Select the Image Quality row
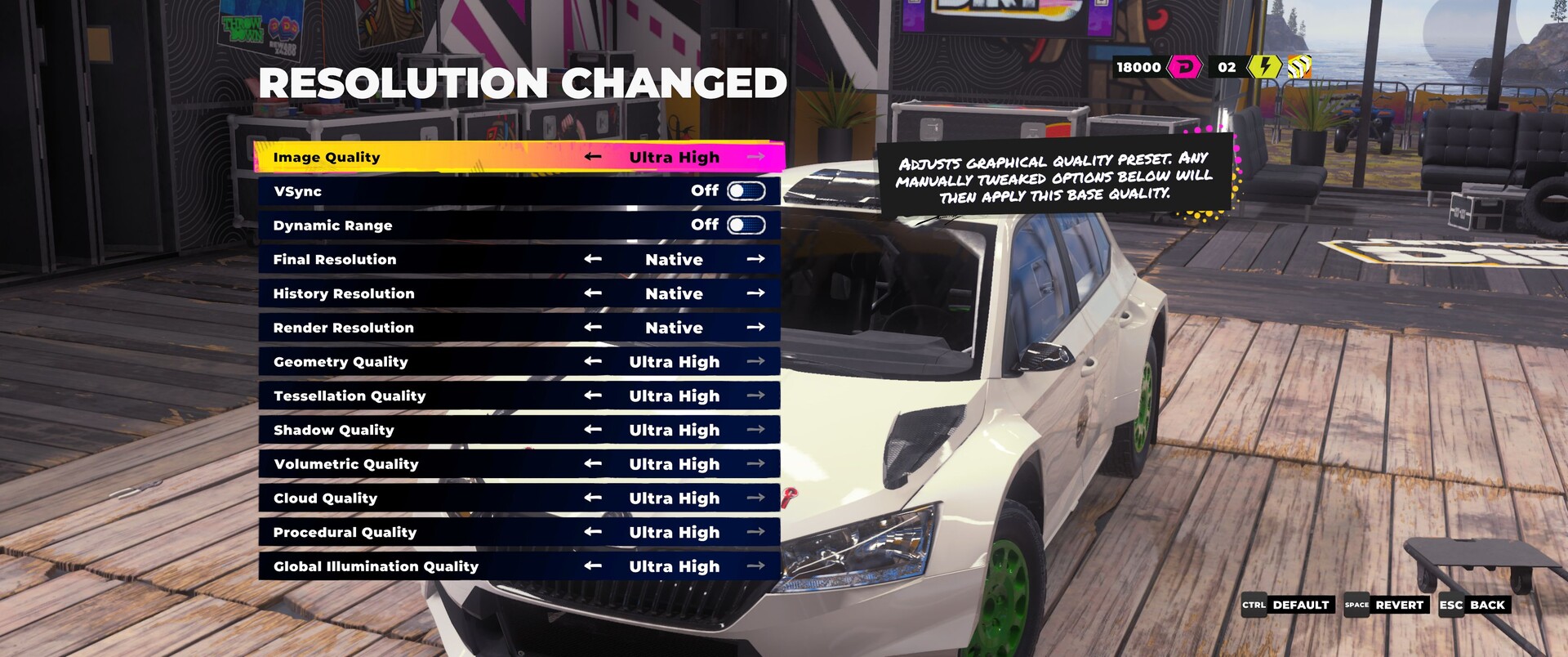 point(327,157)
